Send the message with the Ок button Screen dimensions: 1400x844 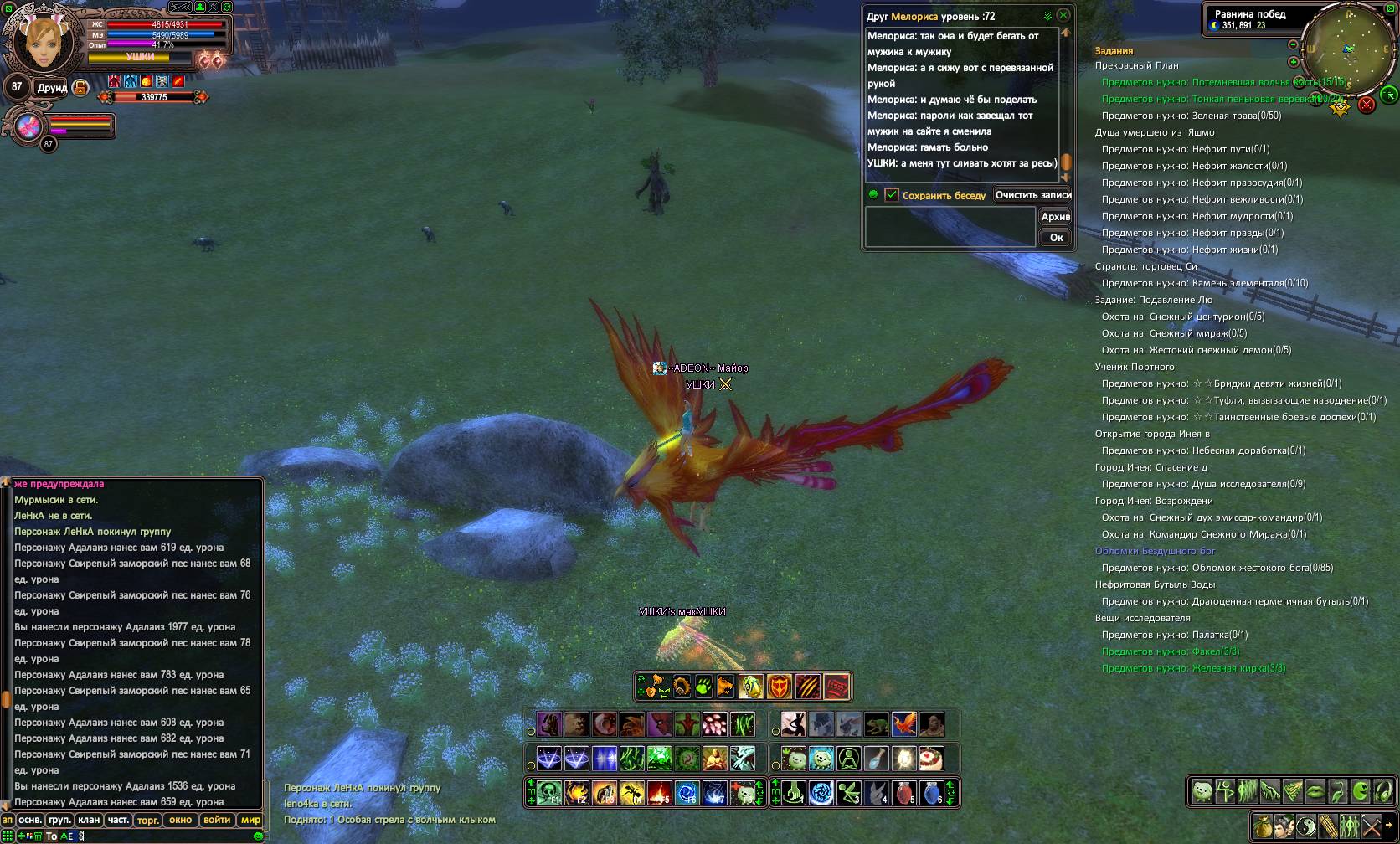coord(1056,237)
